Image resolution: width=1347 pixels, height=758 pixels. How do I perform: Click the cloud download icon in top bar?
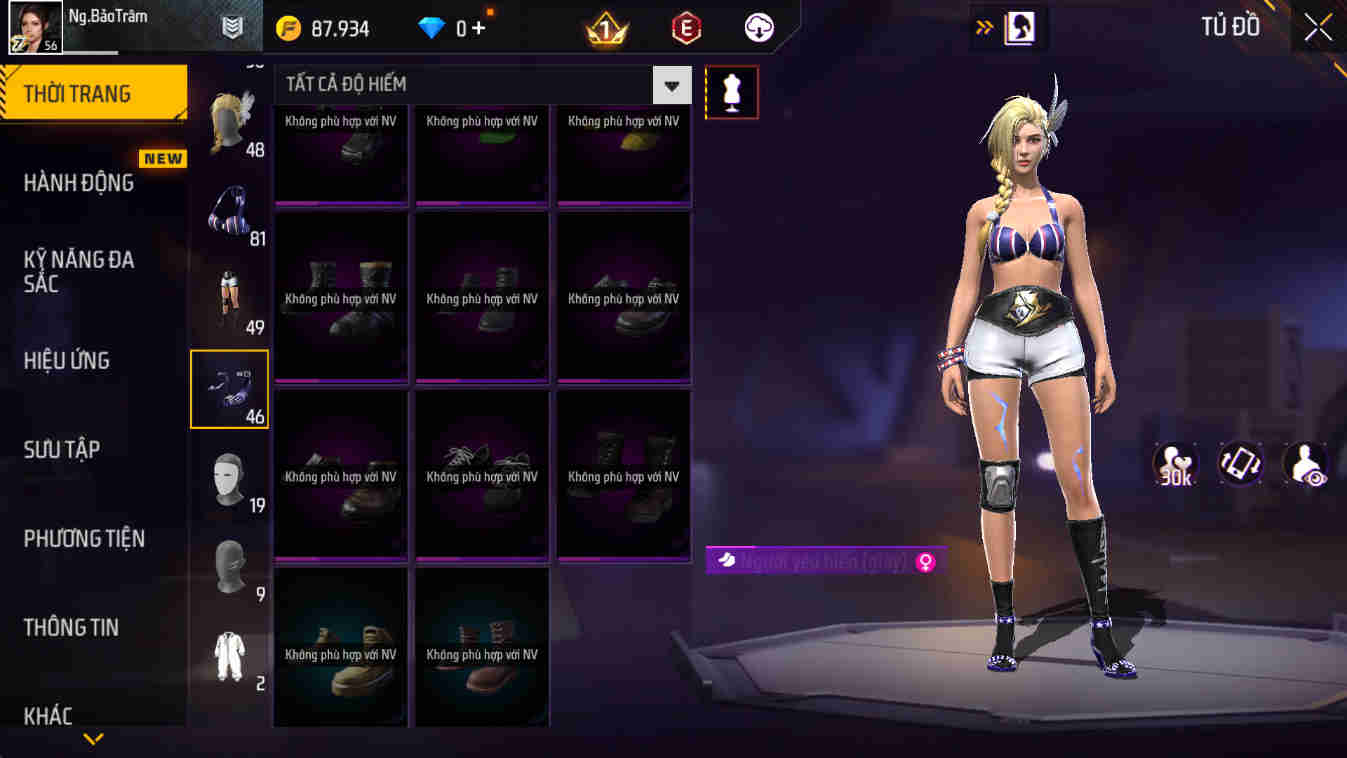pyautogui.click(x=757, y=27)
